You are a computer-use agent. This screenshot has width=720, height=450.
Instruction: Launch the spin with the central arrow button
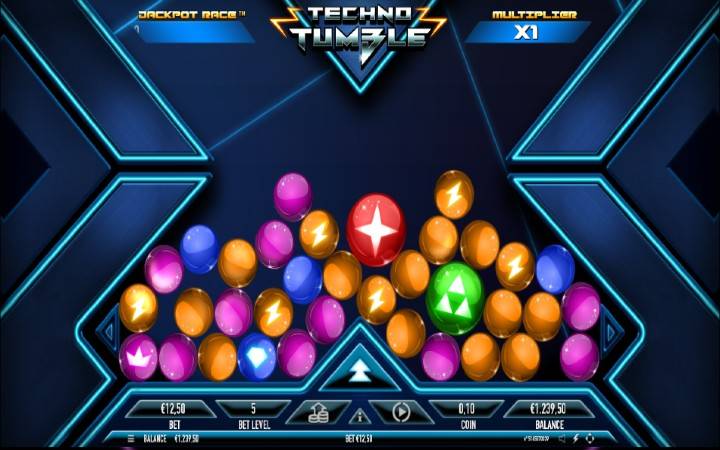click(x=359, y=372)
